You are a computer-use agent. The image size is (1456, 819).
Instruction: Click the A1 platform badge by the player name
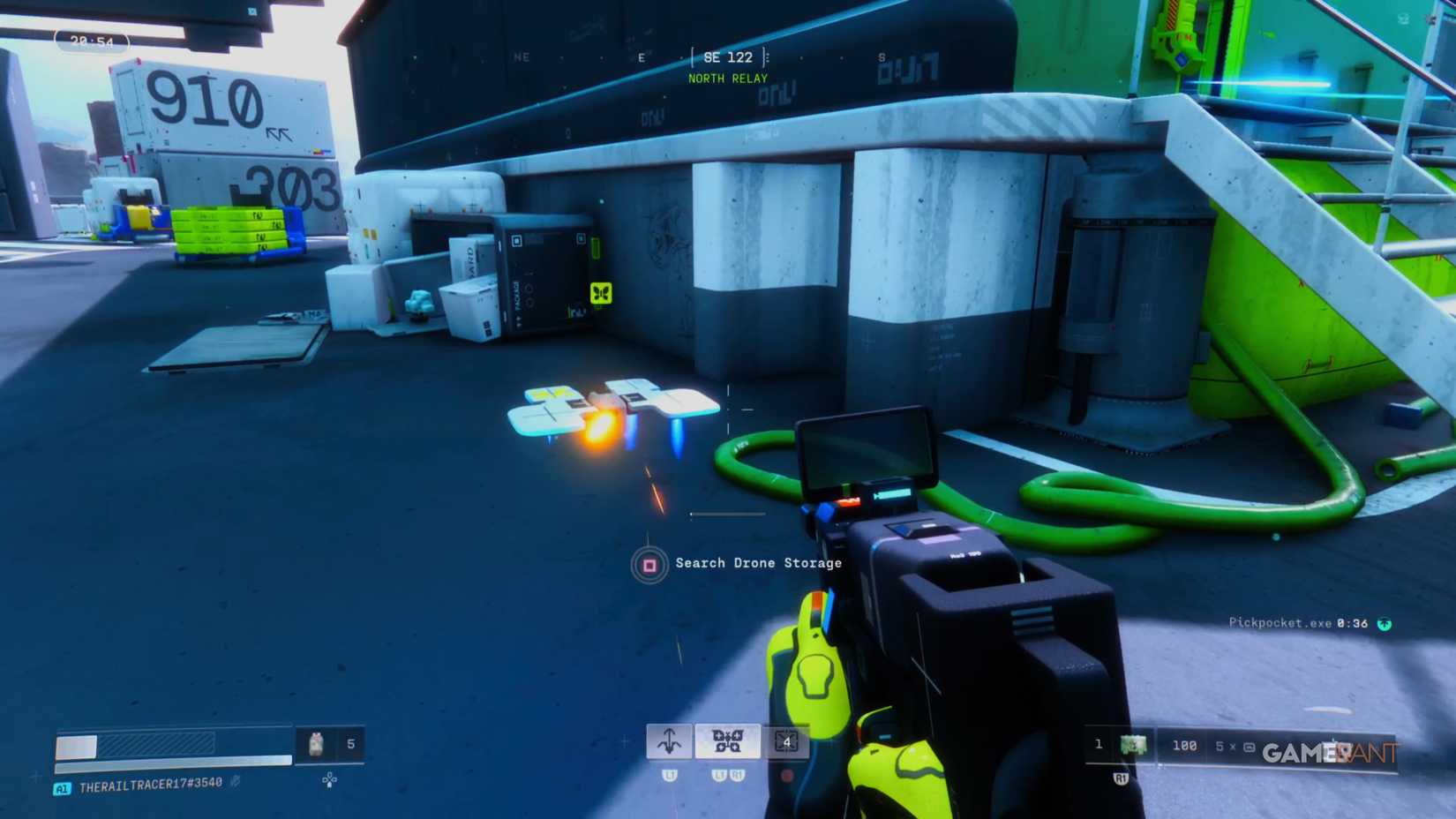click(x=62, y=786)
